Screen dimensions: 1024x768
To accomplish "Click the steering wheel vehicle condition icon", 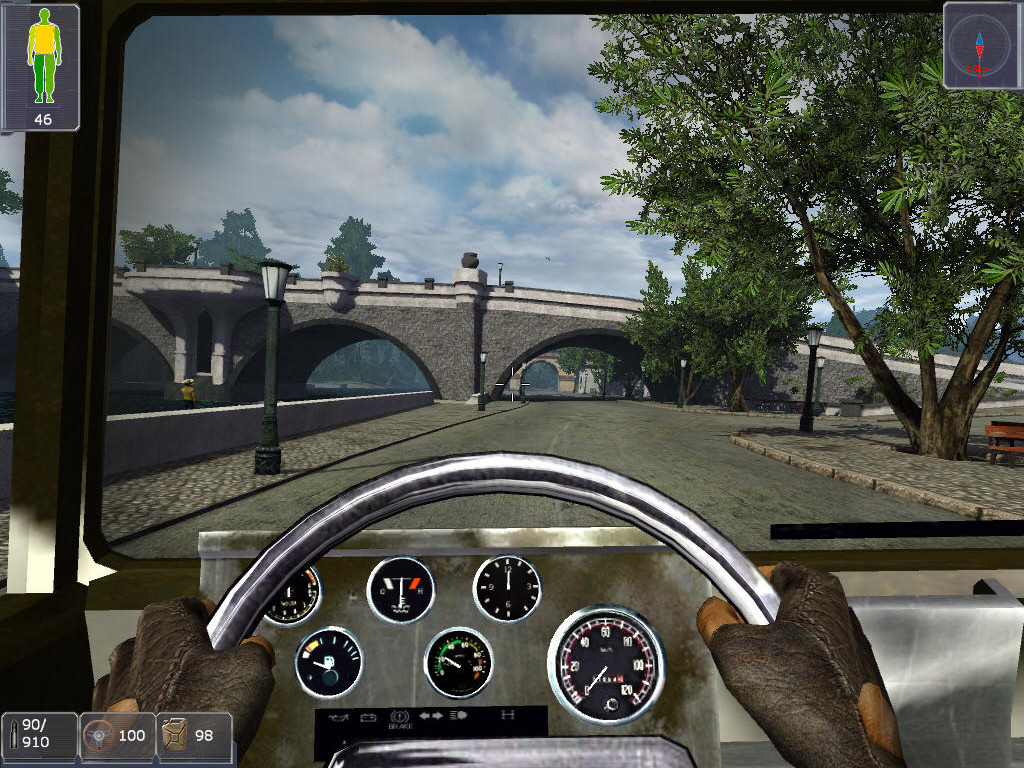I will pyautogui.click(x=98, y=736).
